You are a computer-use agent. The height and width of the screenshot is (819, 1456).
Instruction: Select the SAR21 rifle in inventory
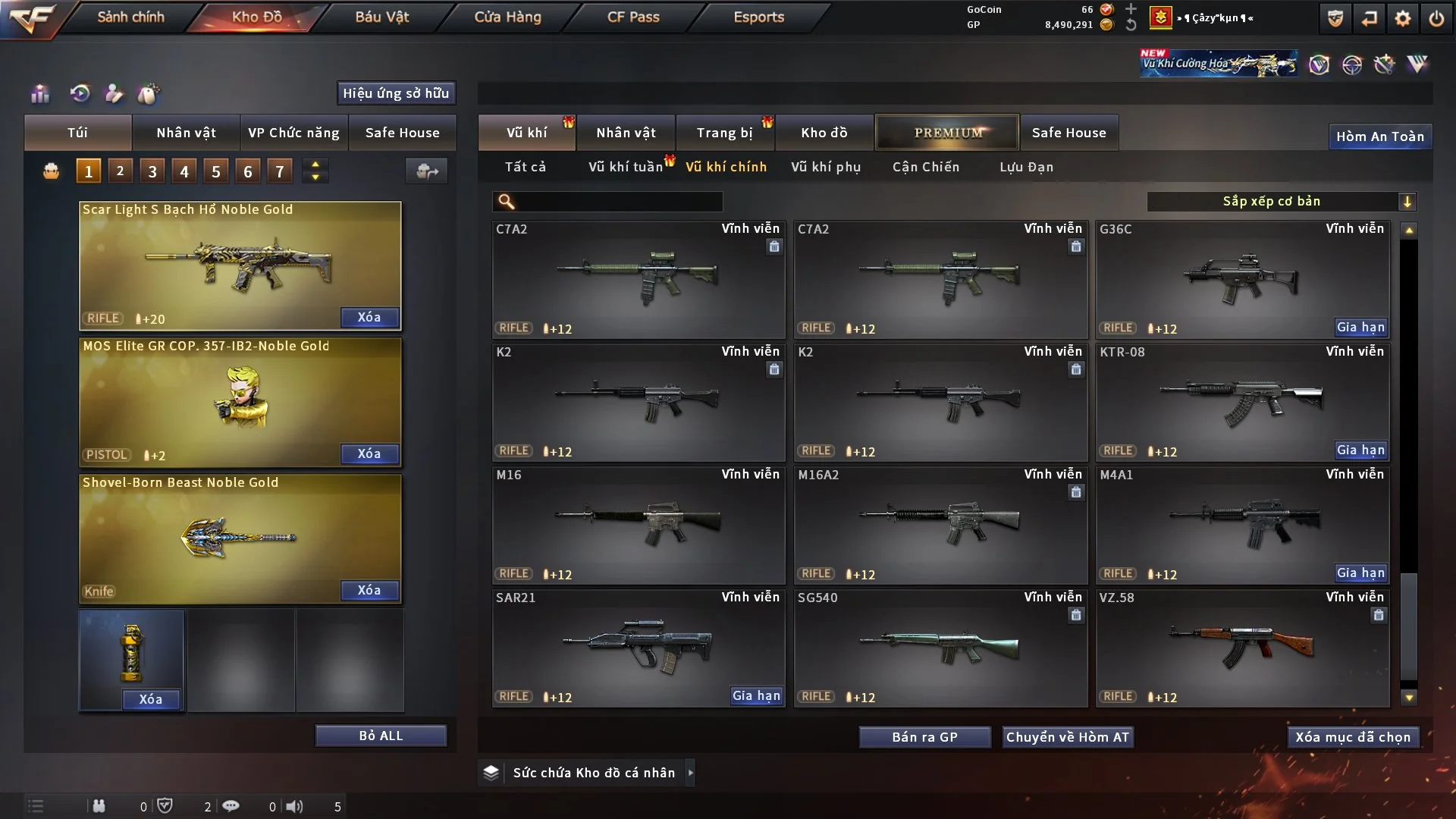pyautogui.click(x=639, y=648)
